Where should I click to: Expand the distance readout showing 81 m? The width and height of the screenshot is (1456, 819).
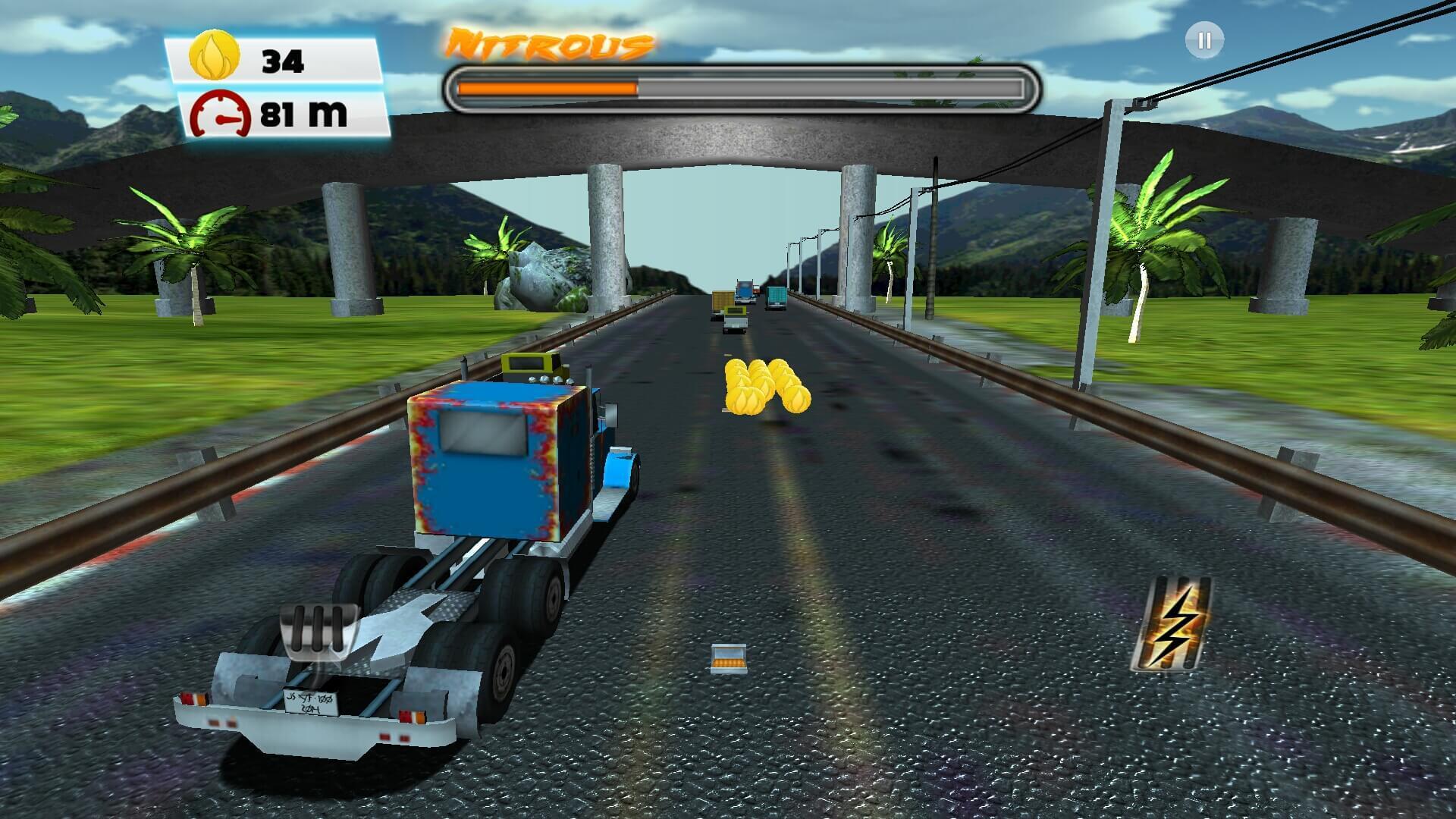pyautogui.click(x=302, y=112)
